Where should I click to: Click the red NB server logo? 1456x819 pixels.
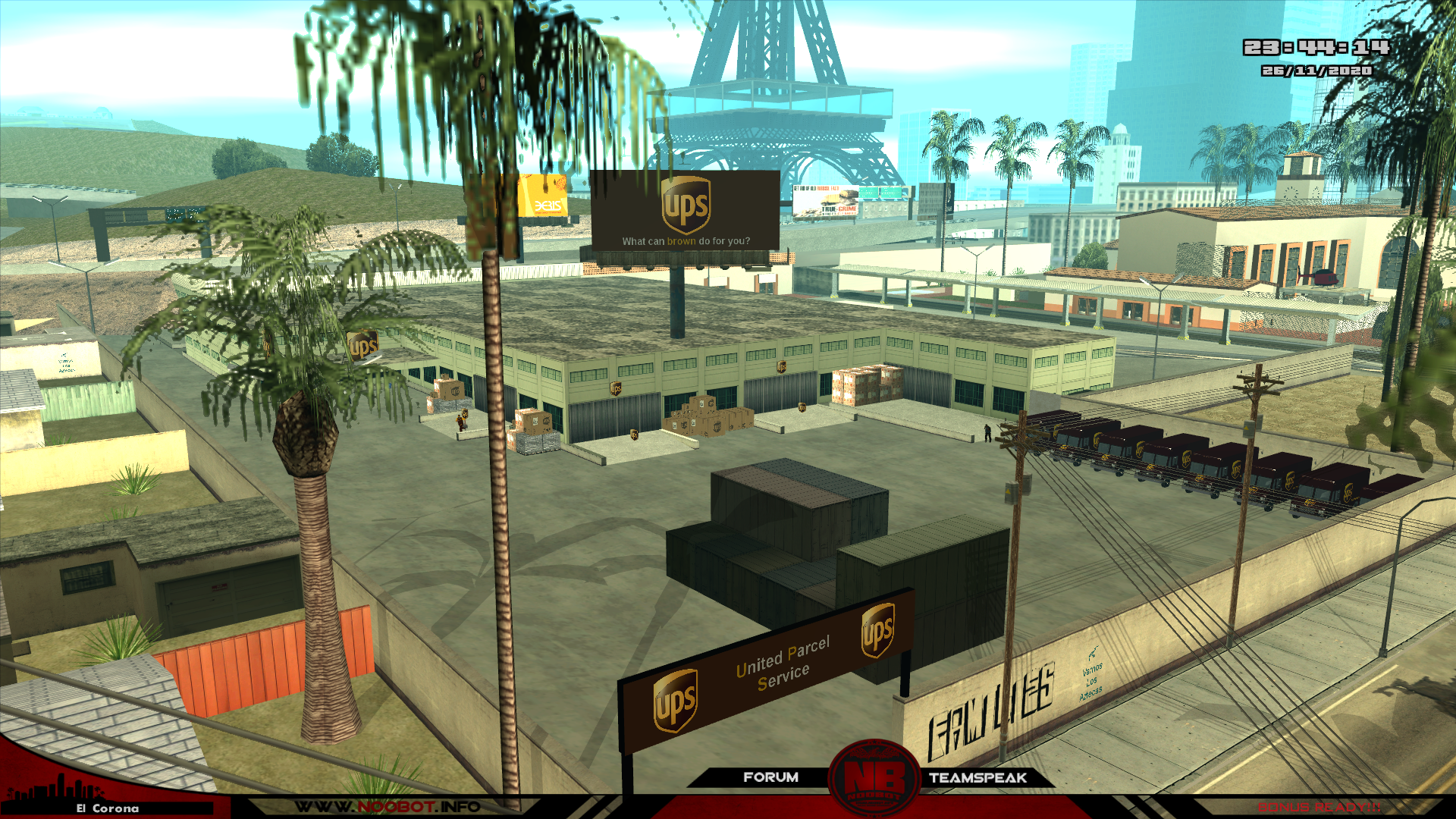(874, 780)
